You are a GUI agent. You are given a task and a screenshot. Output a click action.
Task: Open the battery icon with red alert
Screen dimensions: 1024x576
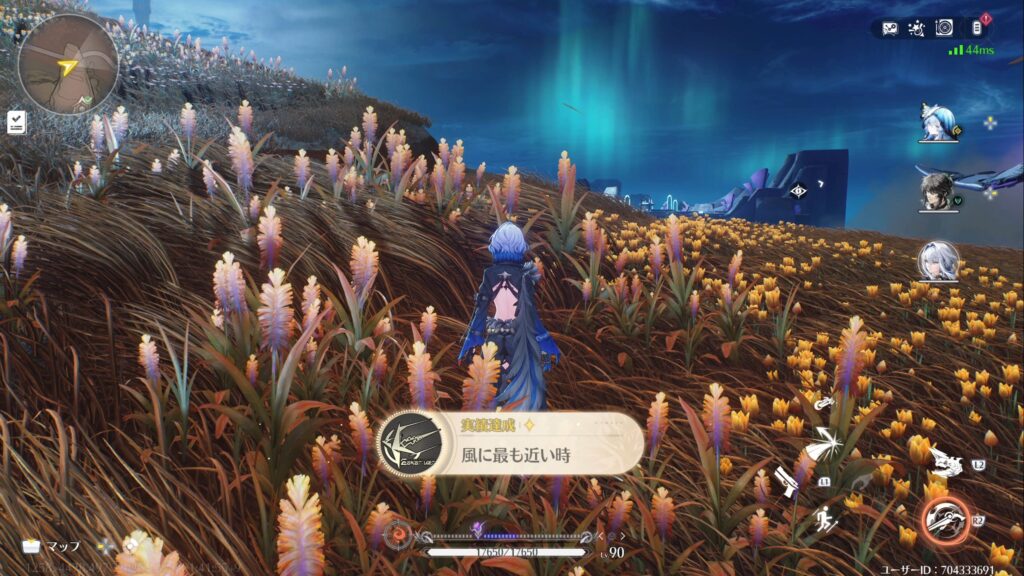978,27
